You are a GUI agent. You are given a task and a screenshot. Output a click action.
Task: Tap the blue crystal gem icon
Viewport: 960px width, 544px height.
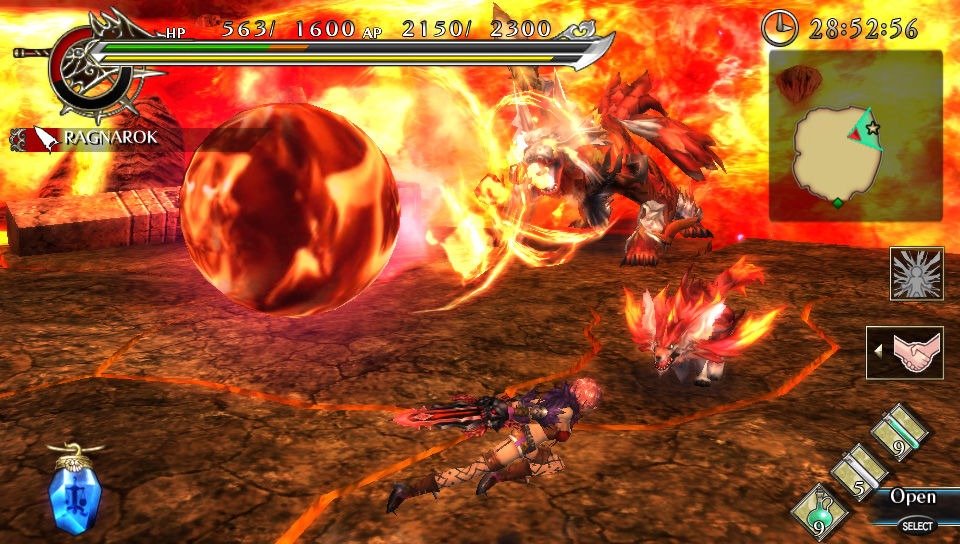pyautogui.click(x=69, y=492)
